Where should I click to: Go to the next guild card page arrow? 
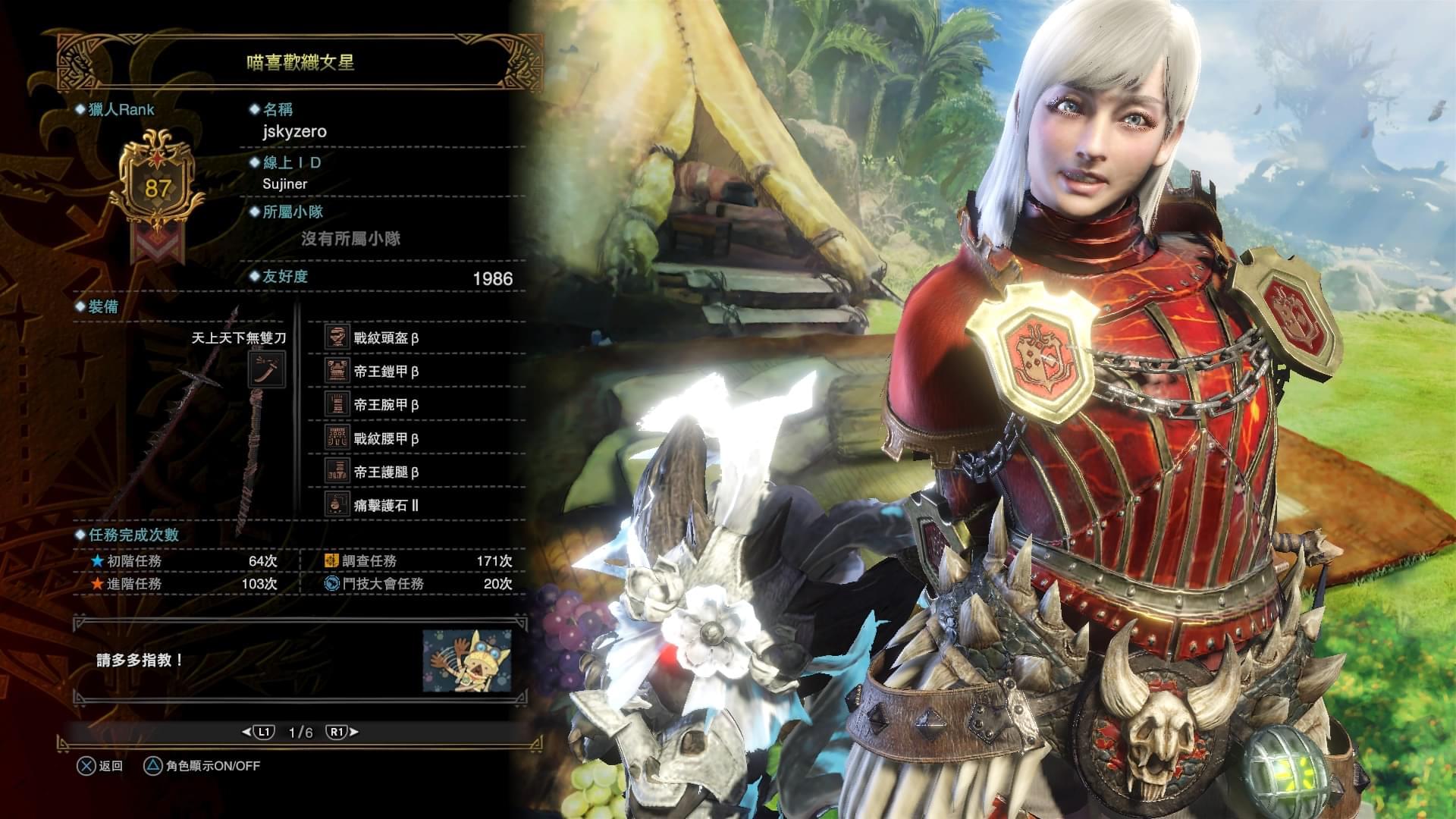point(342,732)
